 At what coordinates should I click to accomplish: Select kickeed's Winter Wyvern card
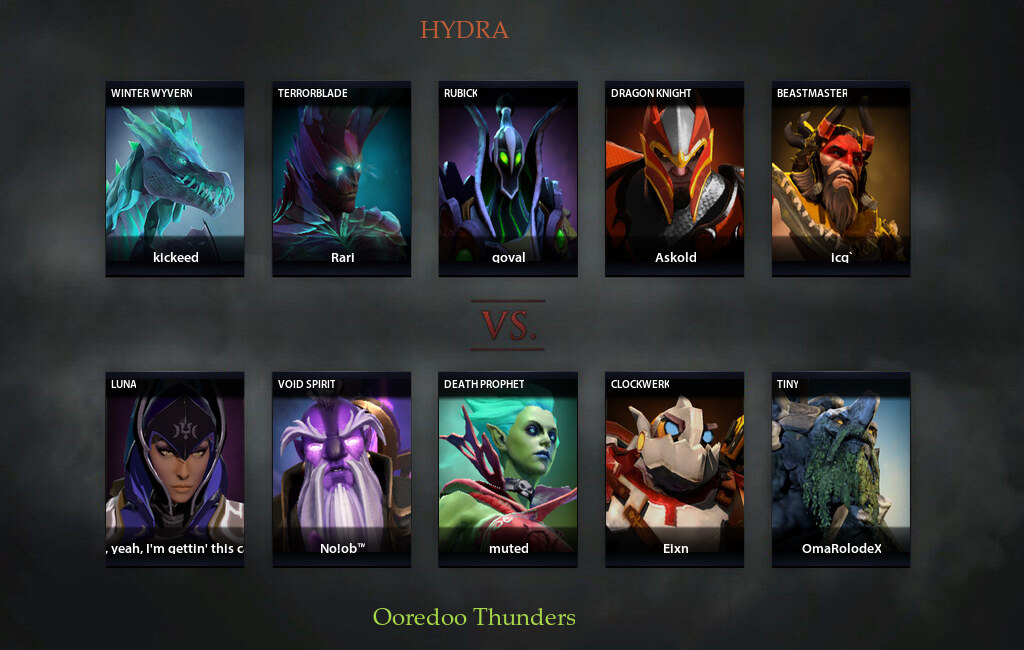175,178
